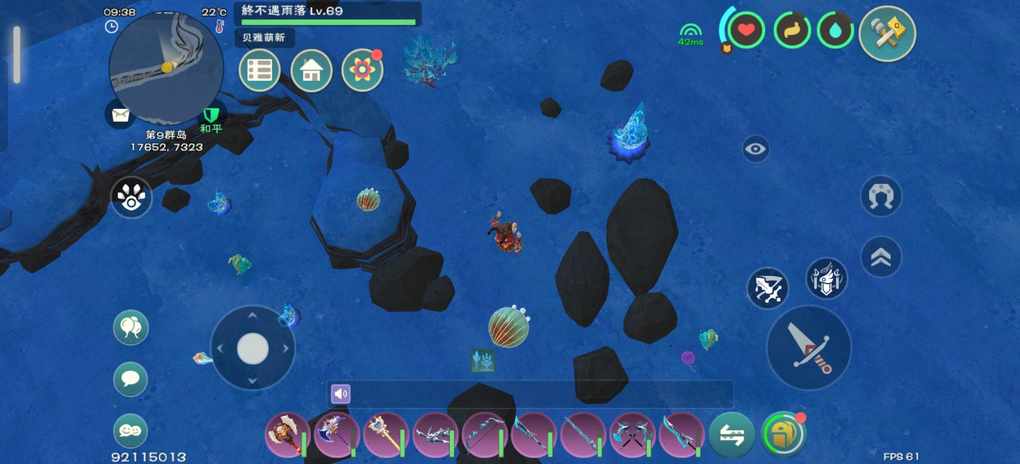Toggle the green shield peace mode icon
1020x464 pixels.
[x=211, y=115]
